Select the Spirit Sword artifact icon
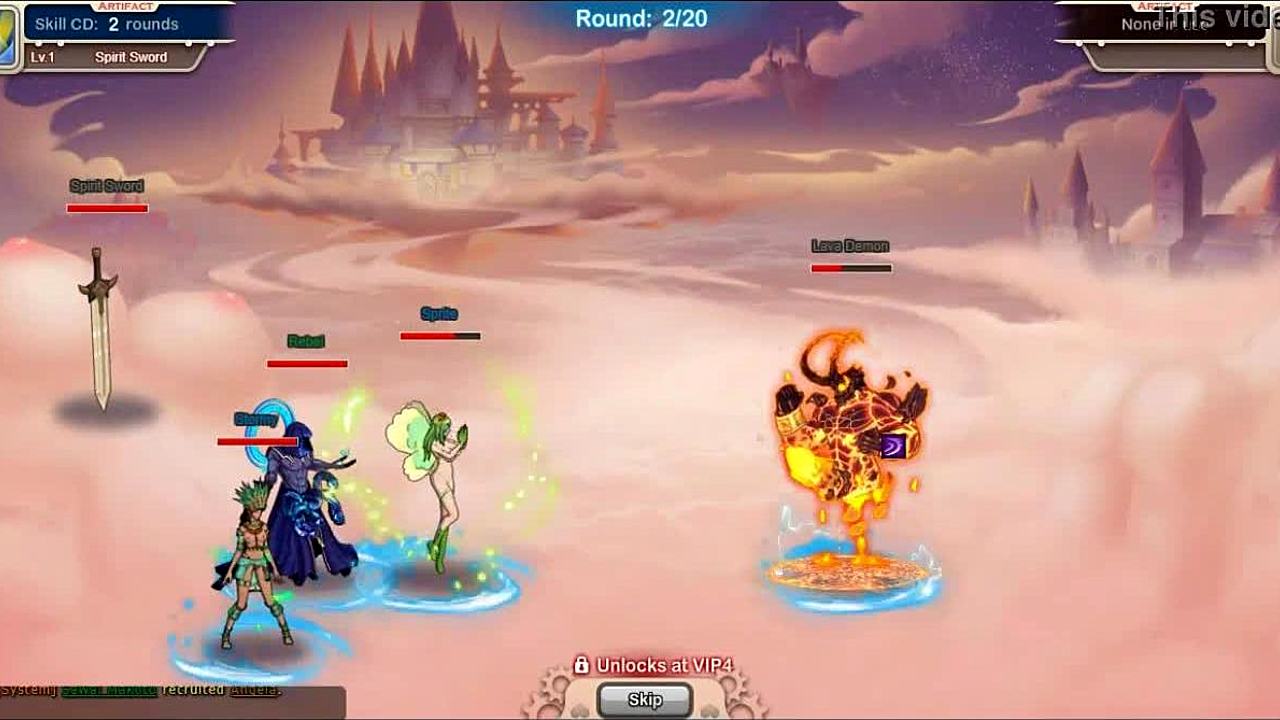 click(x=8, y=40)
